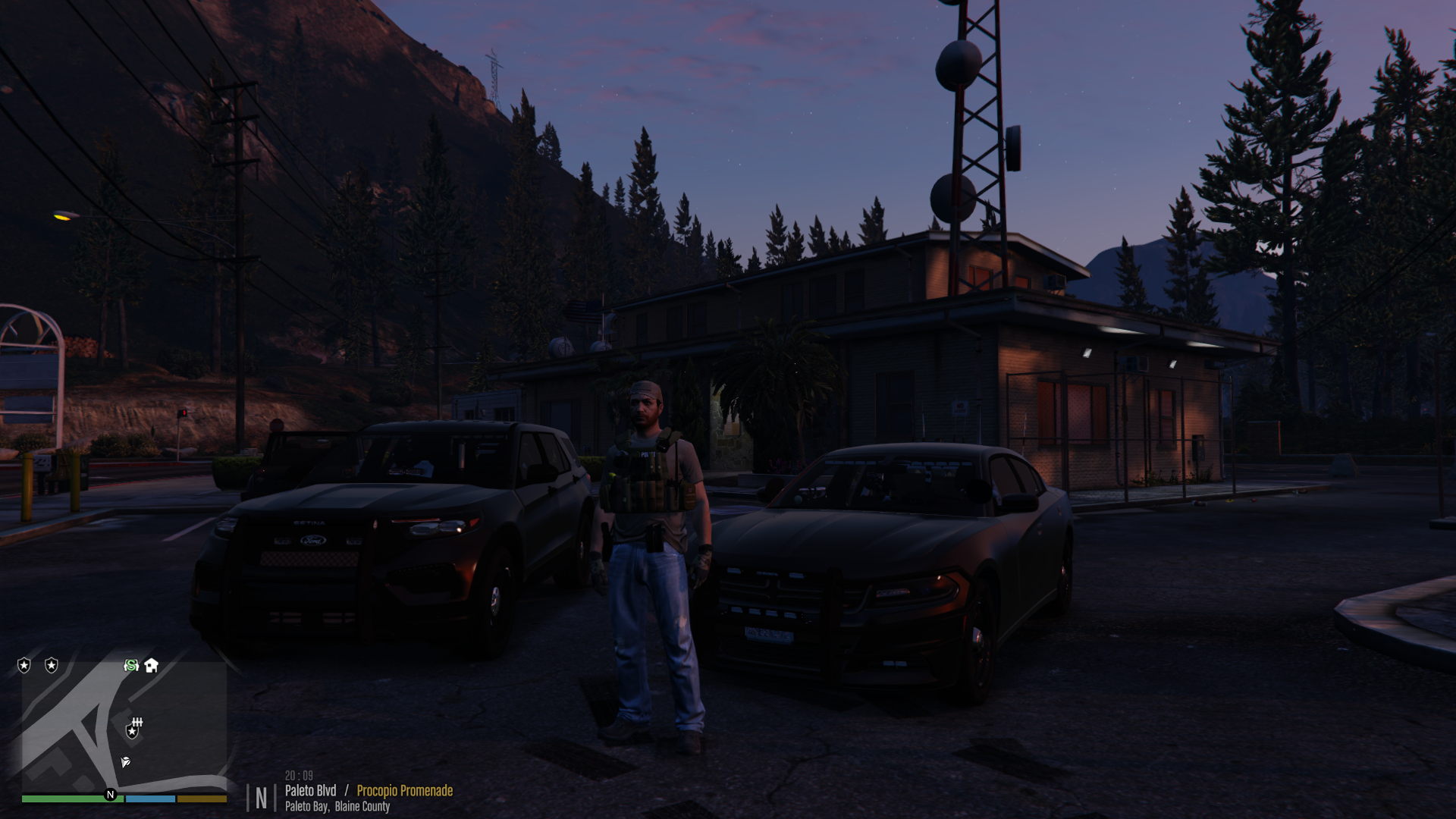Click the white house blip on minimap
Image resolution: width=1456 pixels, height=819 pixels.
tap(152, 665)
